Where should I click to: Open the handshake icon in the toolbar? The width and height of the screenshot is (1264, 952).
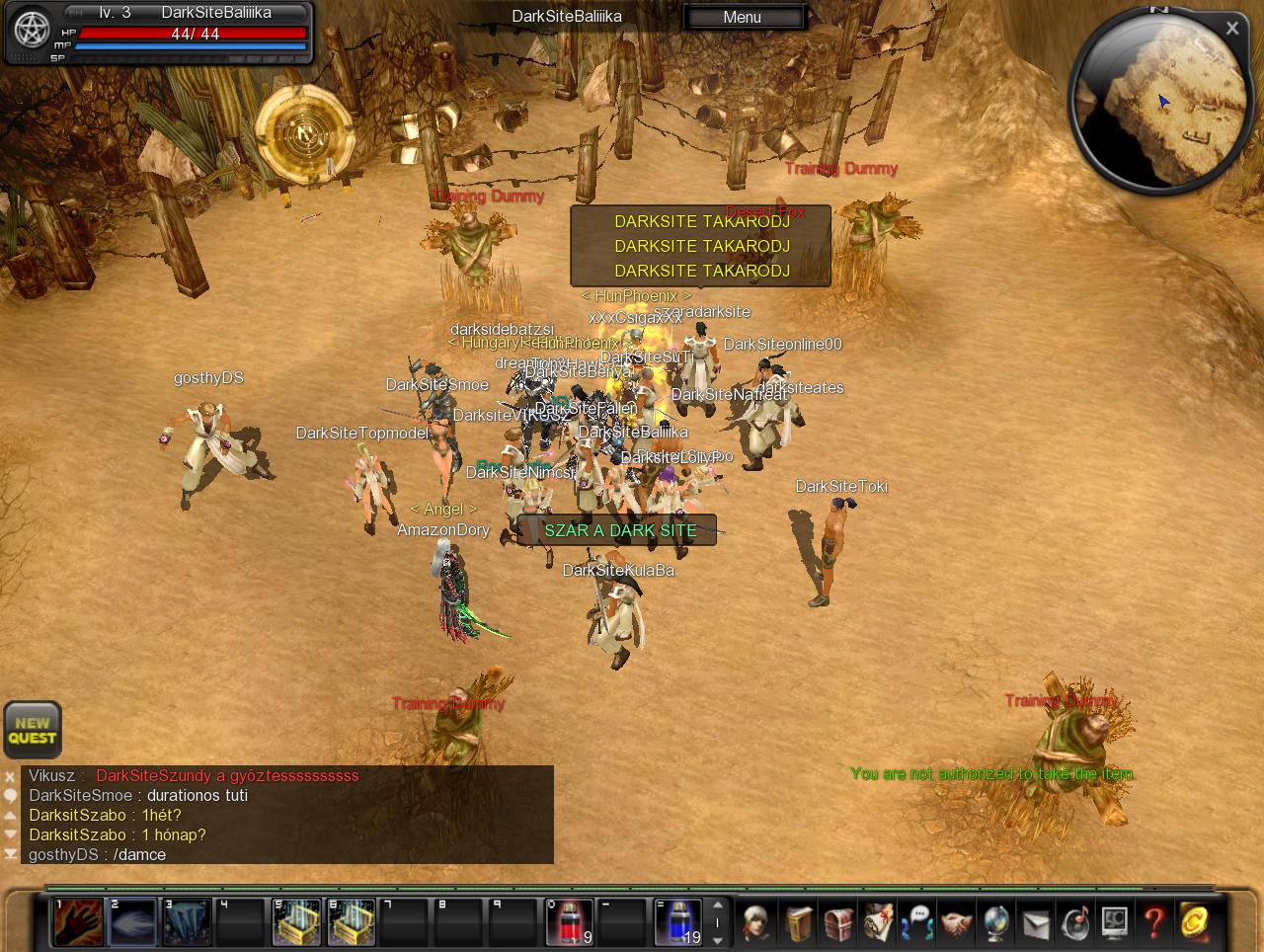click(x=956, y=922)
